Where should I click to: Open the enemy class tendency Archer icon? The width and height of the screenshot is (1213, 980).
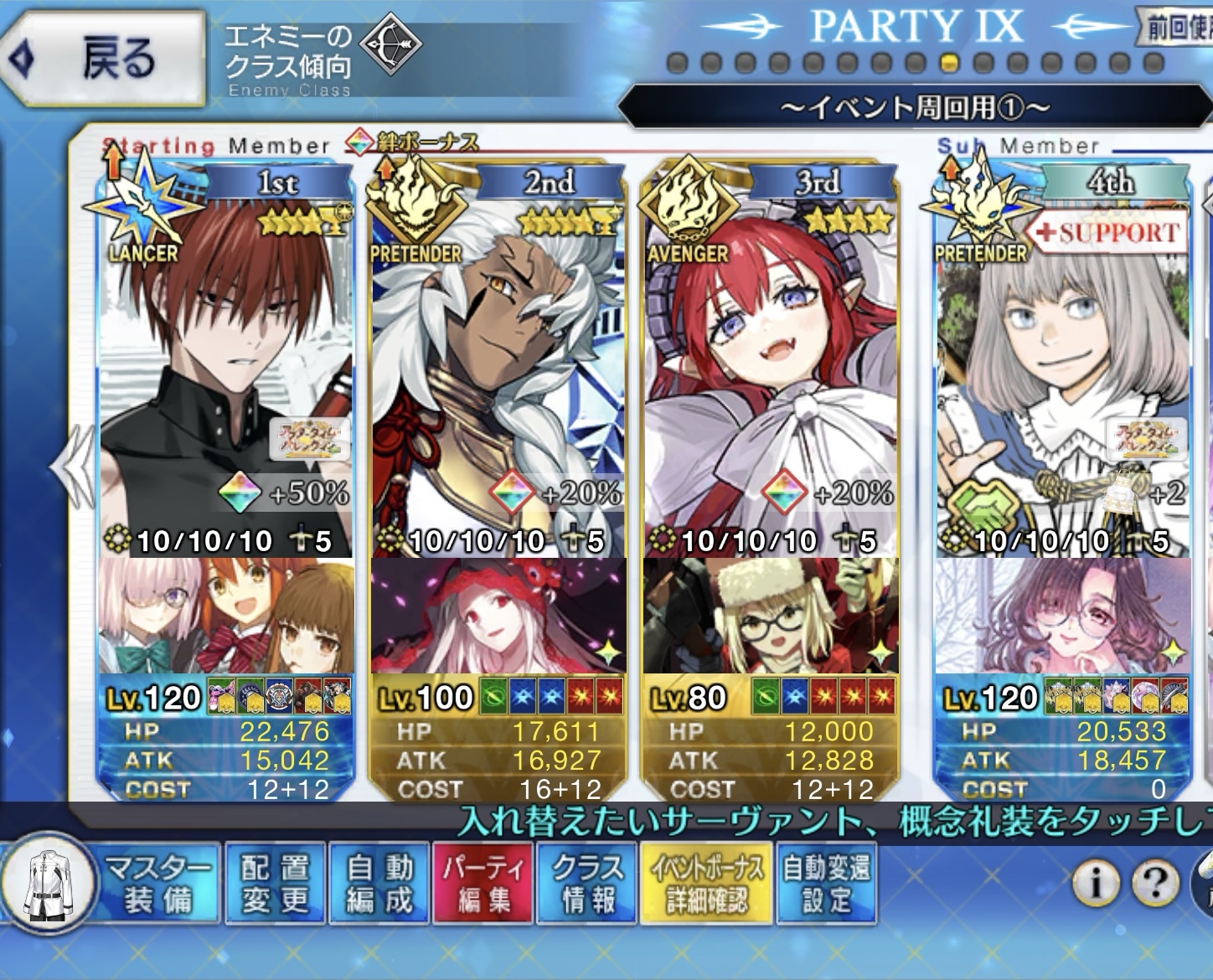tap(391, 42)
